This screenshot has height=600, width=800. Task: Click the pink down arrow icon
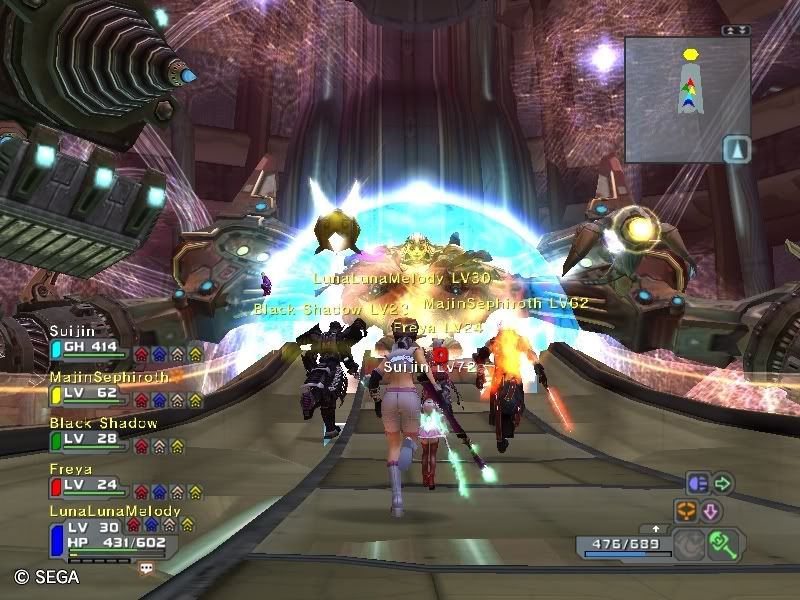[711, 511]
